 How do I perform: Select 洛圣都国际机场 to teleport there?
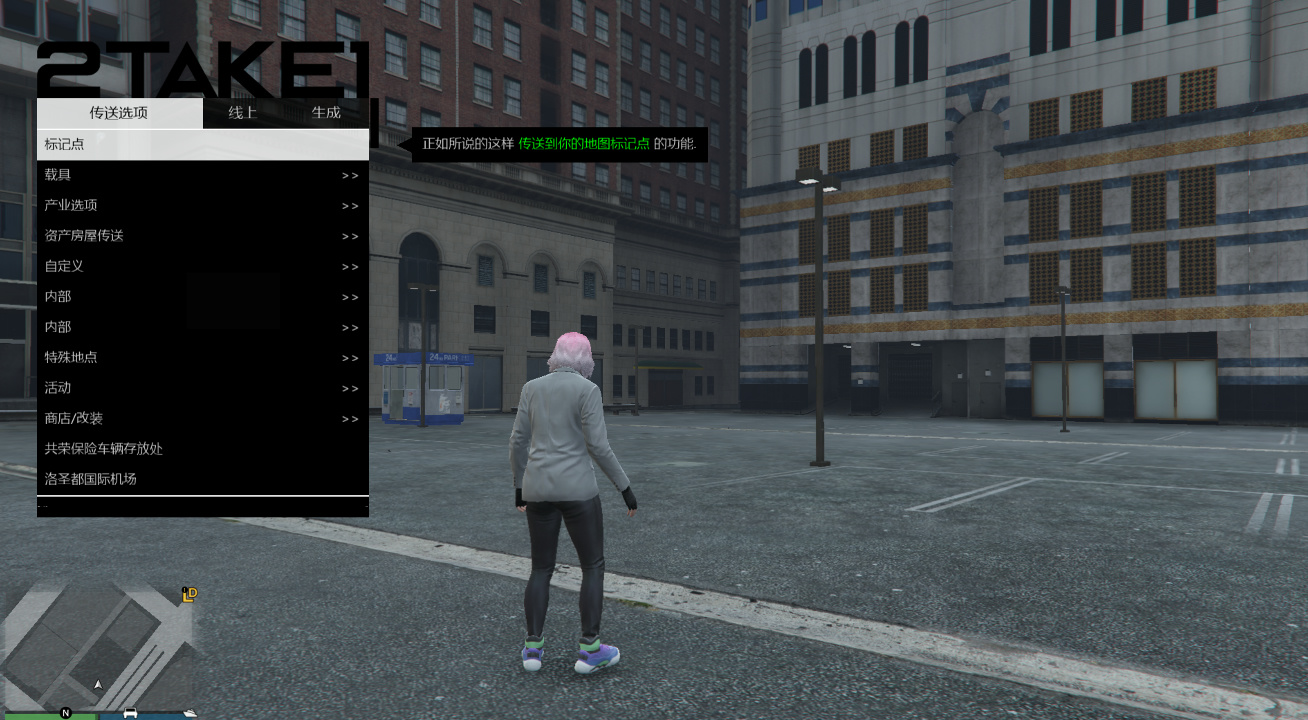click(200, 479)
